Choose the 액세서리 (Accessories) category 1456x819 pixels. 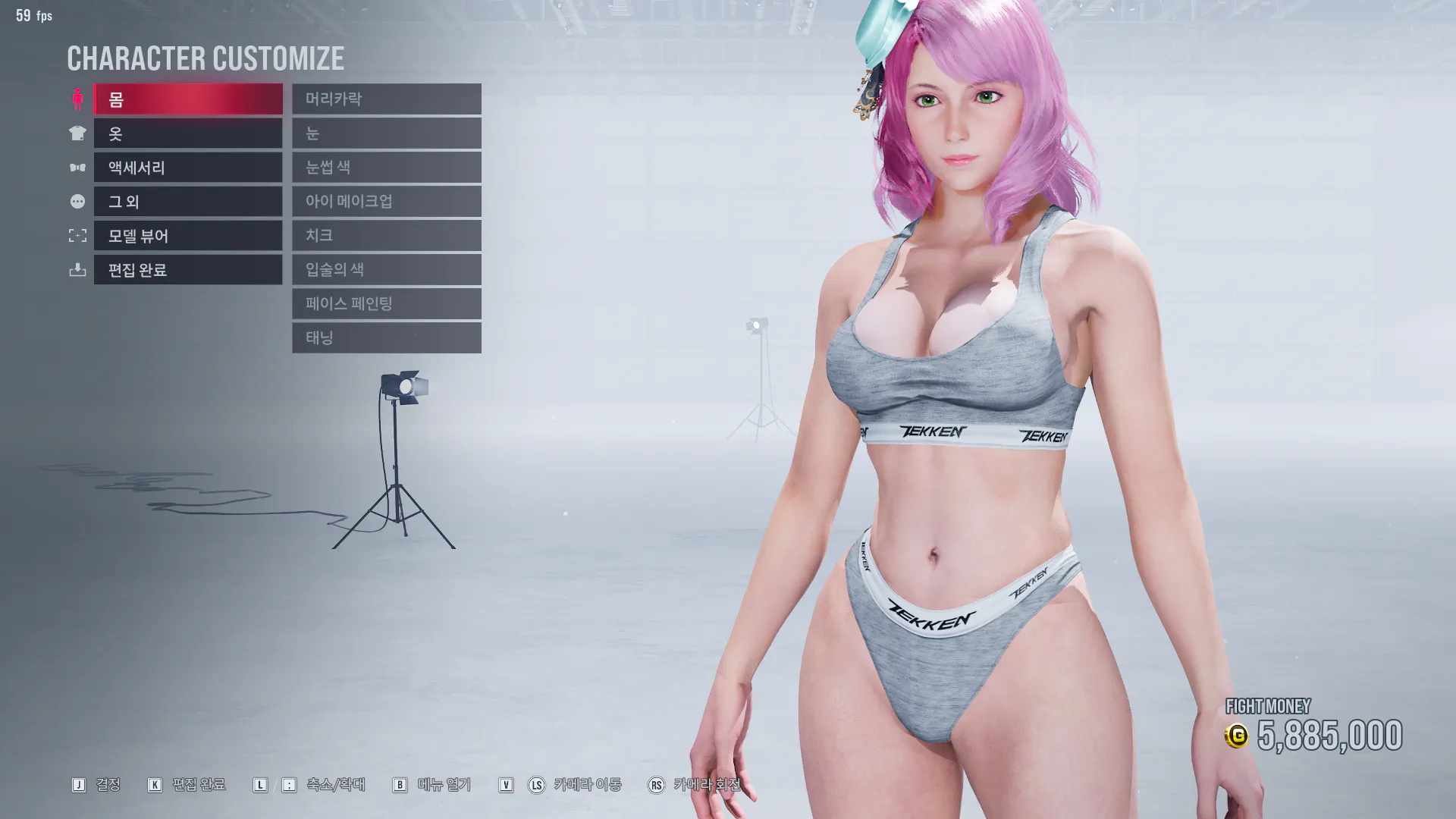pos(187,168)
